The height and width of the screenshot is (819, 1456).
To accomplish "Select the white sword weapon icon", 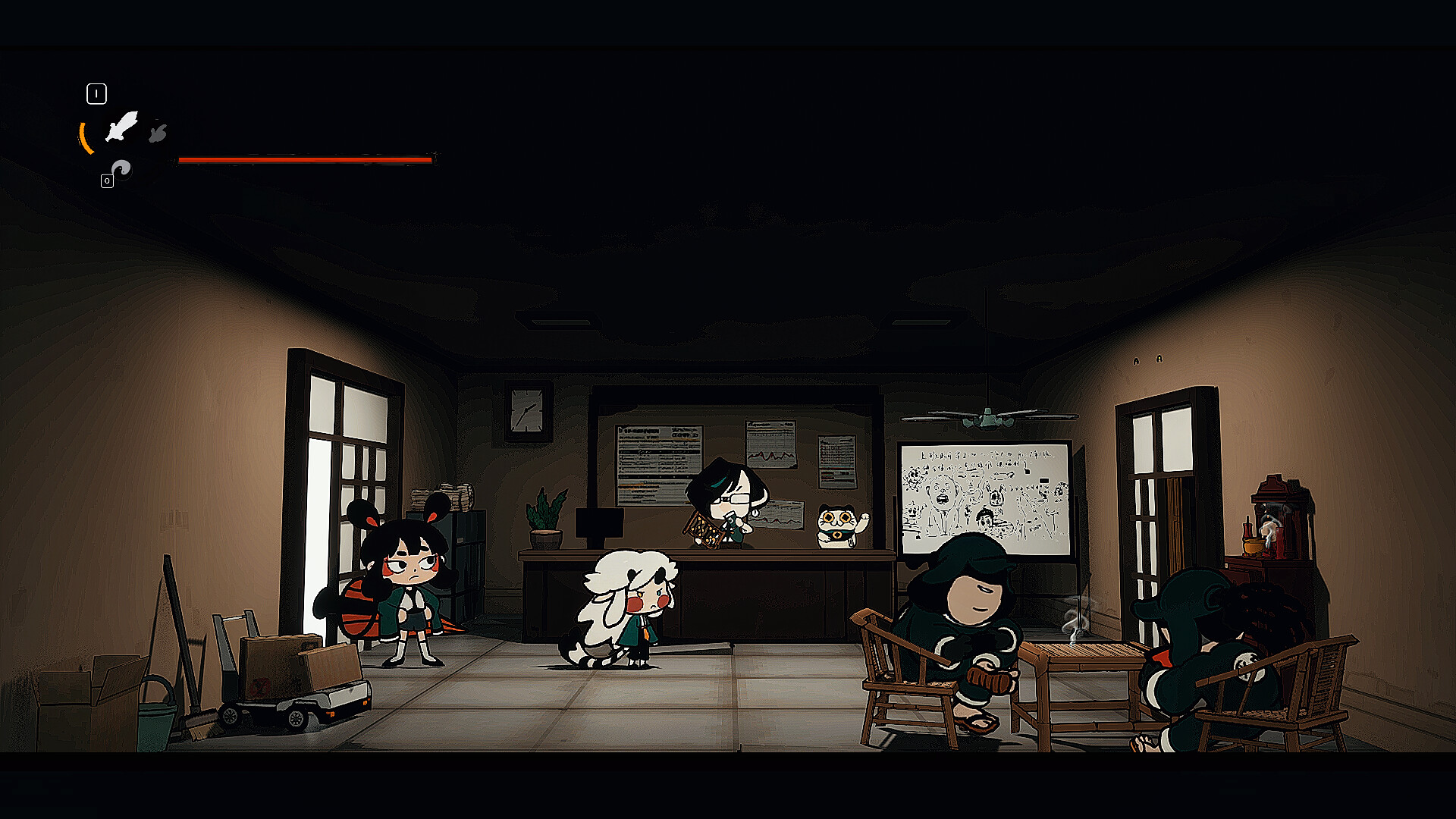I will pos(121,127).
